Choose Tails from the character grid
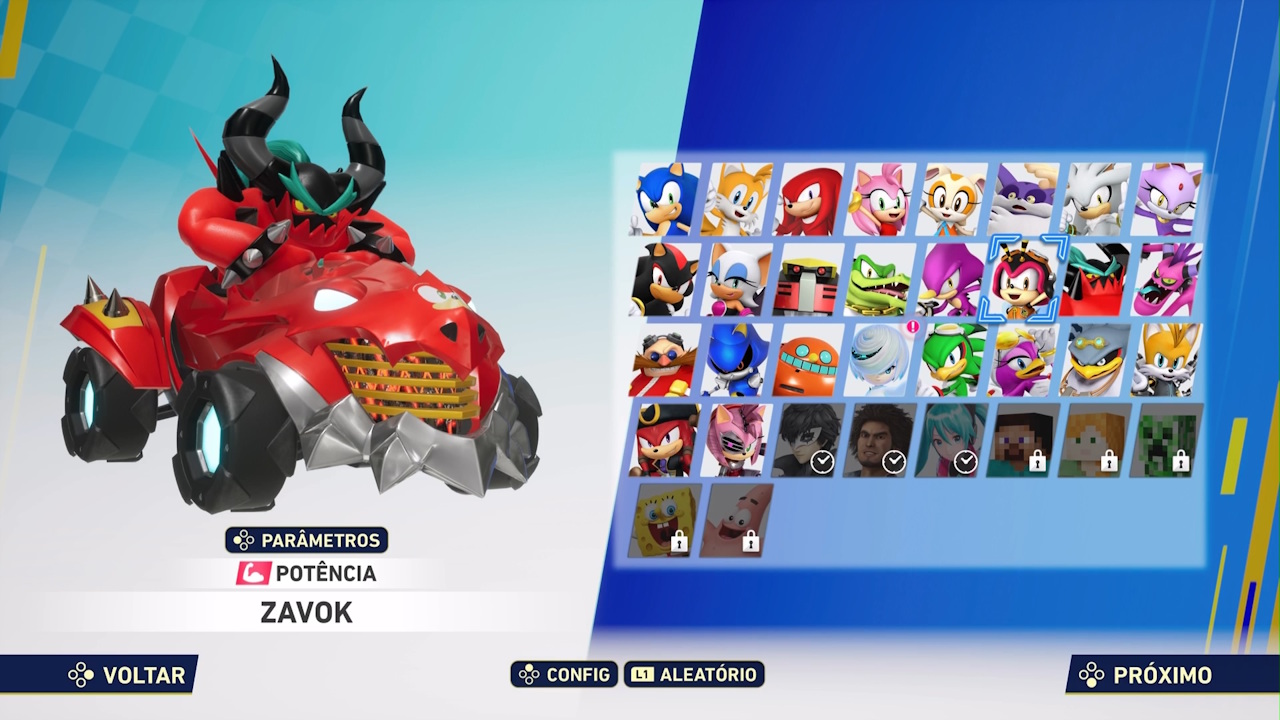Viewport: 1280px width, 720px height. [735, 199]
